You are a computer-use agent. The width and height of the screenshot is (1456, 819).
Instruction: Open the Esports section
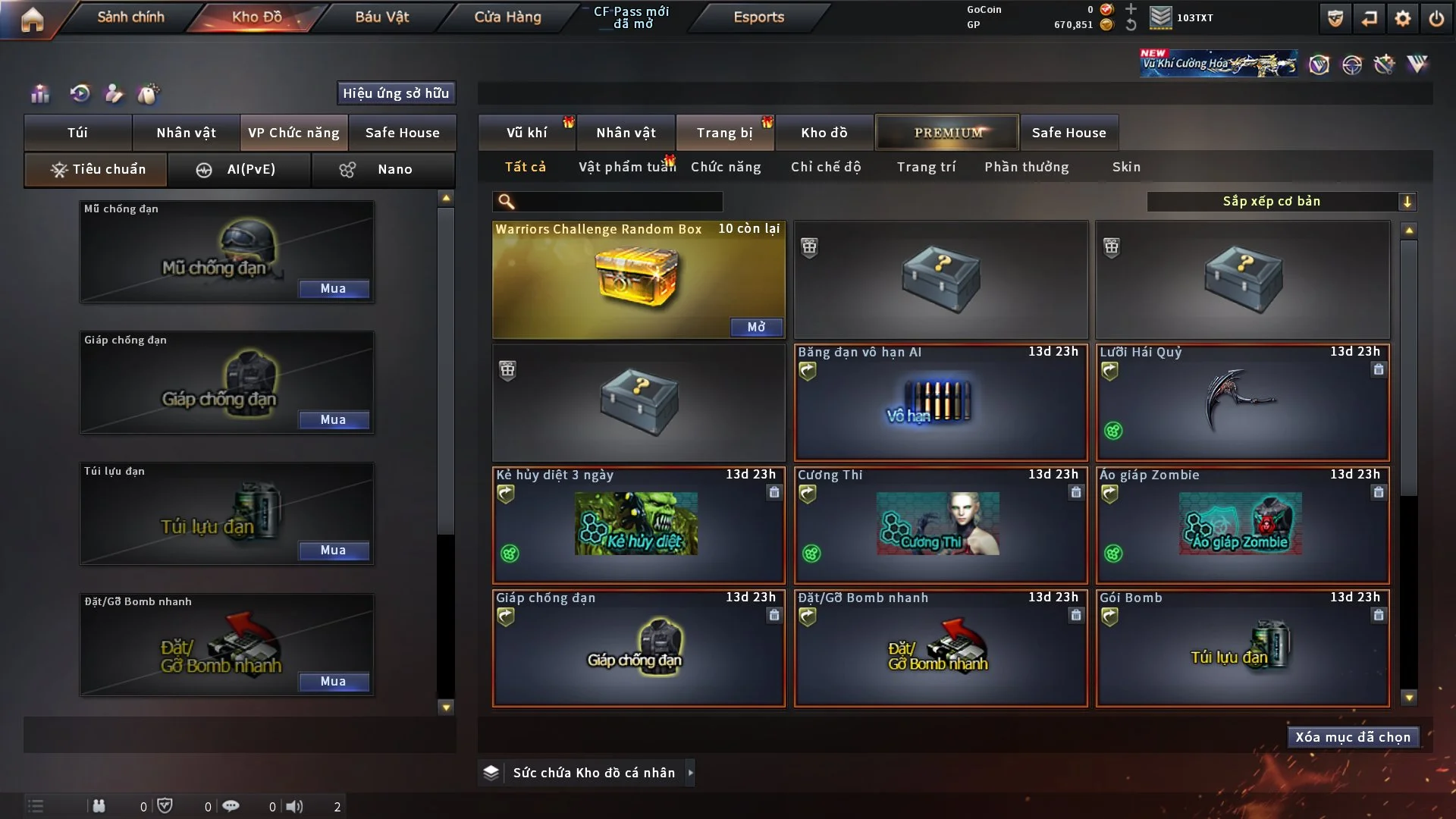point(758,17)
